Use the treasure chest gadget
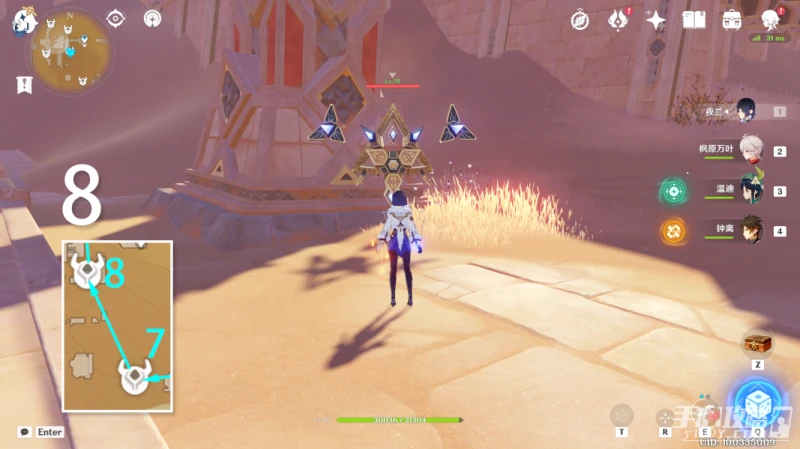The width and height of the screenshot is (800, 449). [x=757, y=343]
